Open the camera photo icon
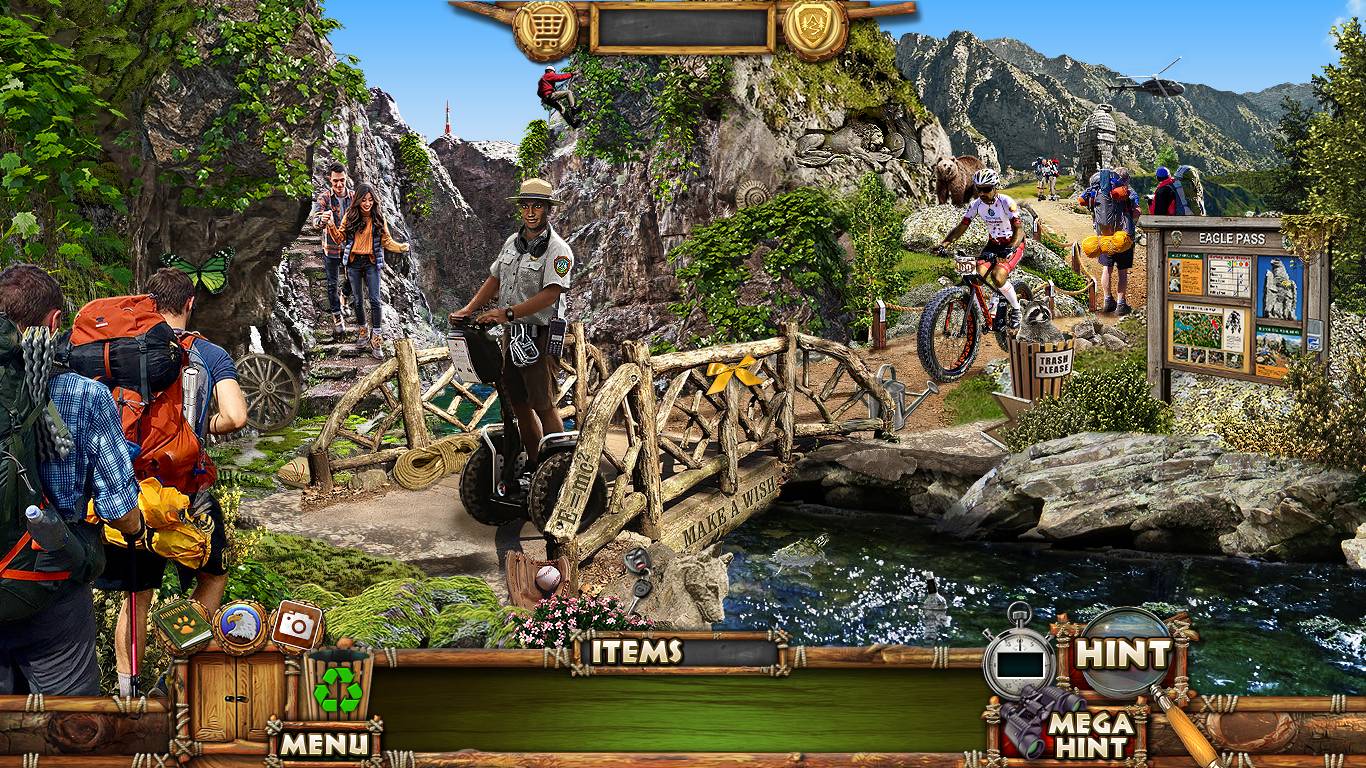1366x768 pixels. coord(296,625)
